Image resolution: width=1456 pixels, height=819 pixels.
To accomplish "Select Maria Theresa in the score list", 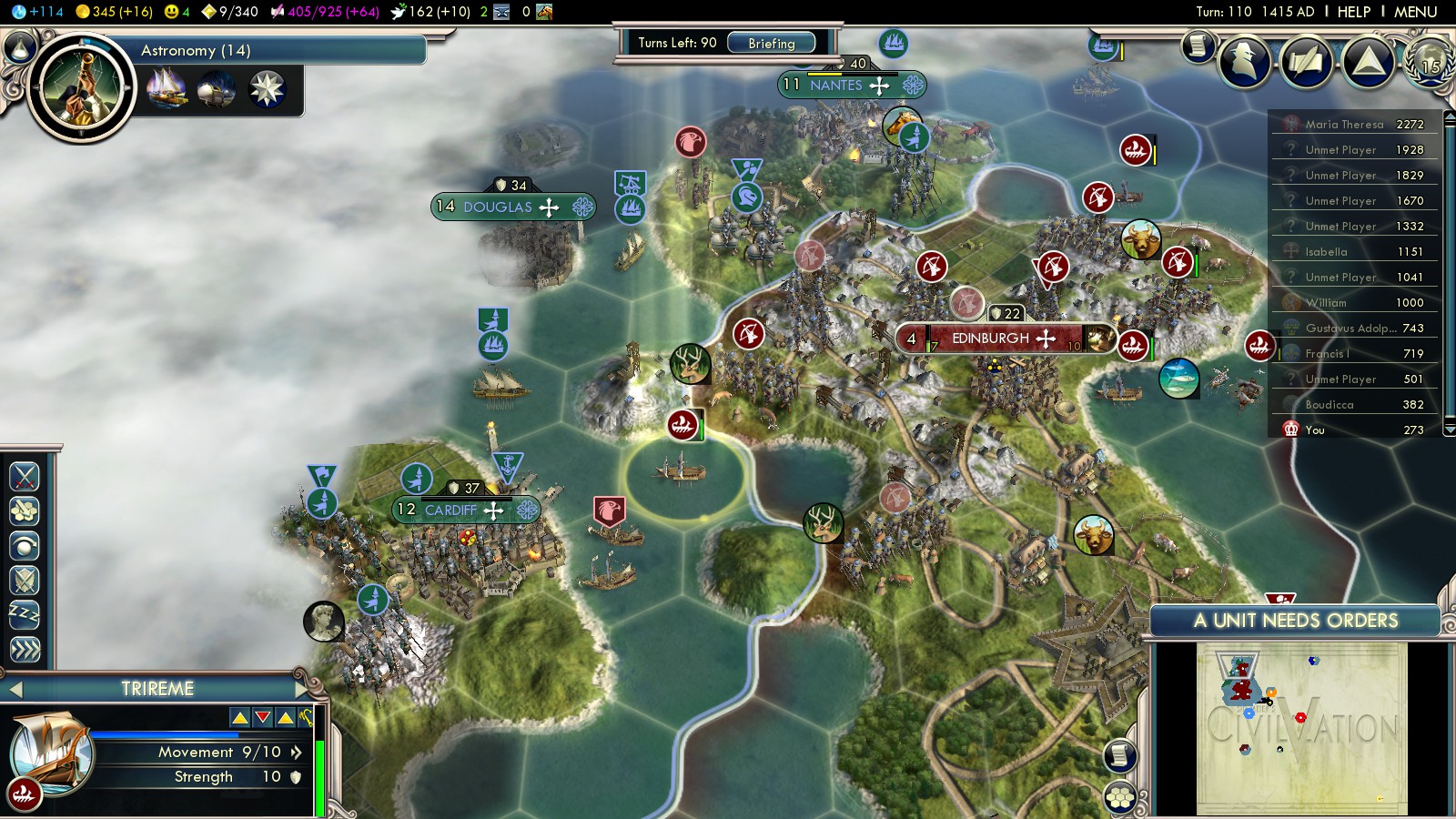I will point(1344,125).
